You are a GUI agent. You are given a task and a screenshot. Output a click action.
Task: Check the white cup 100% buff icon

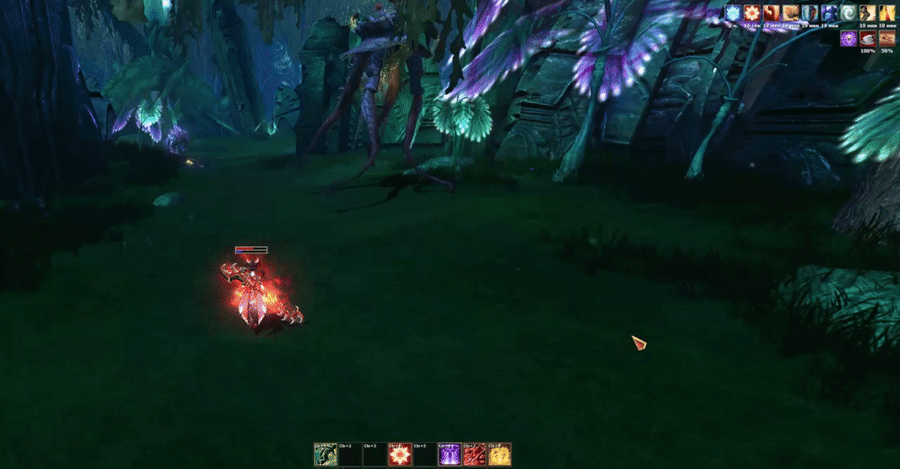pos(867,38)
